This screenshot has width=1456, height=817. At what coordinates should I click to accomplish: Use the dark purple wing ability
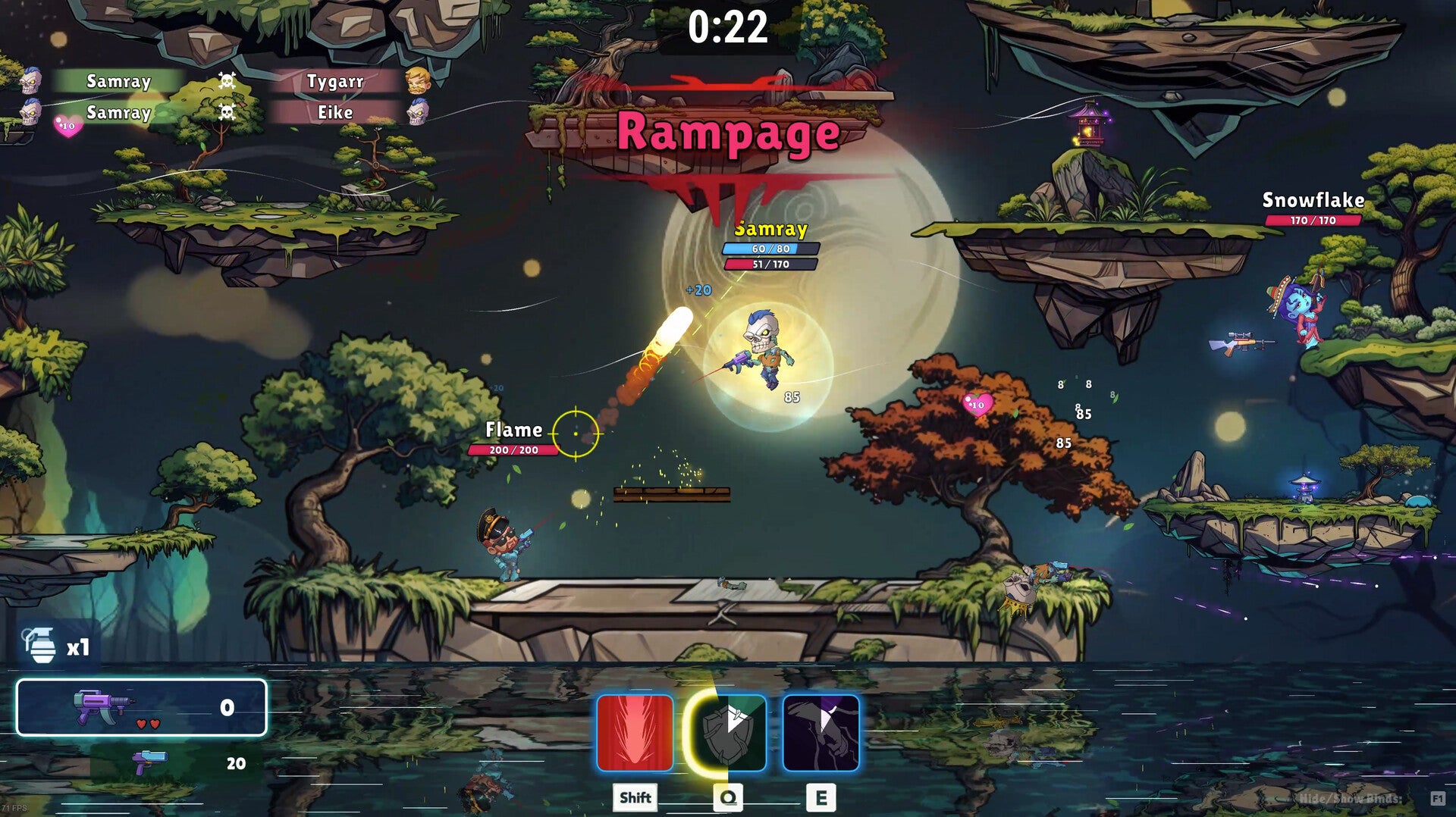click(821, 732)
